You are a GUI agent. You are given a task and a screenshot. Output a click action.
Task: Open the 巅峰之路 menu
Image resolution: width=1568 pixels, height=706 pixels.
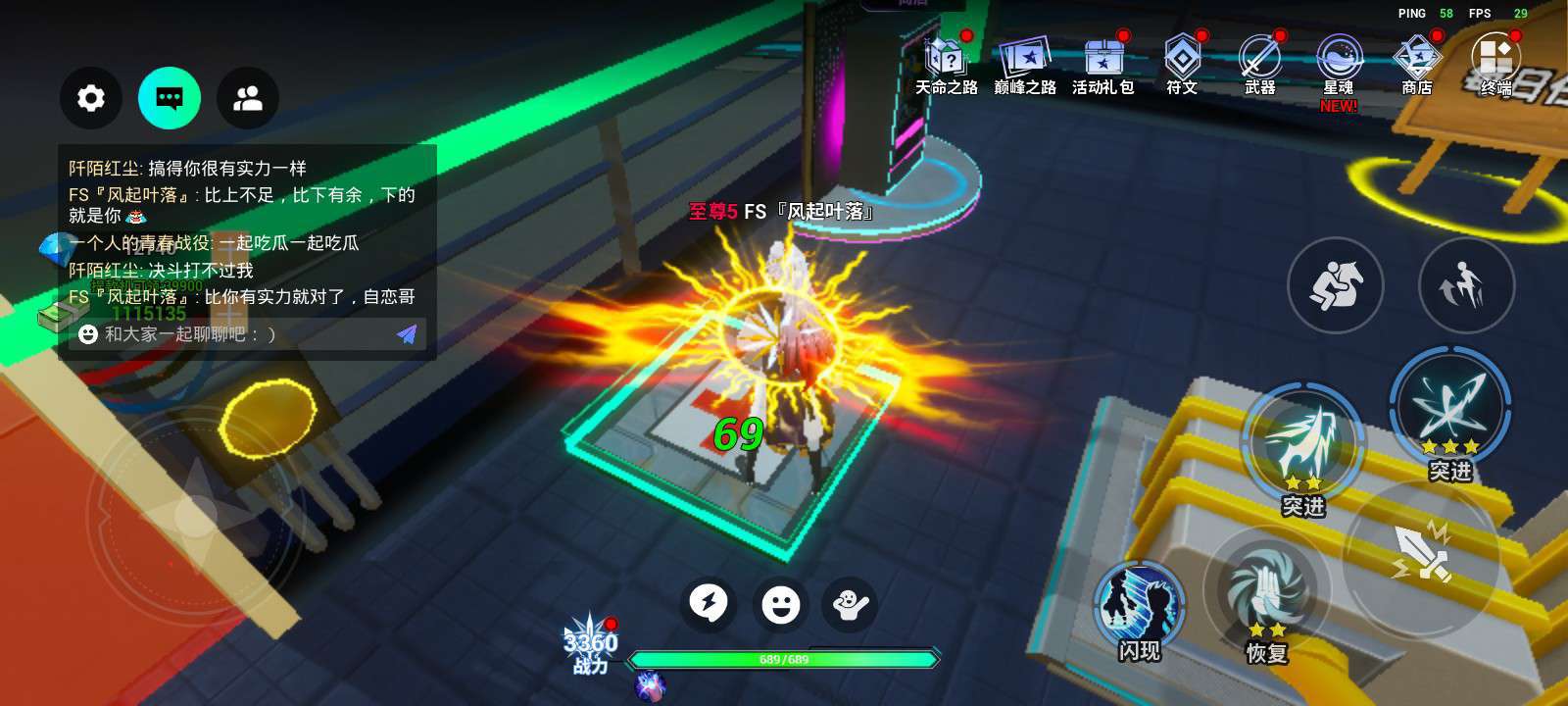tap(1024, 65)
